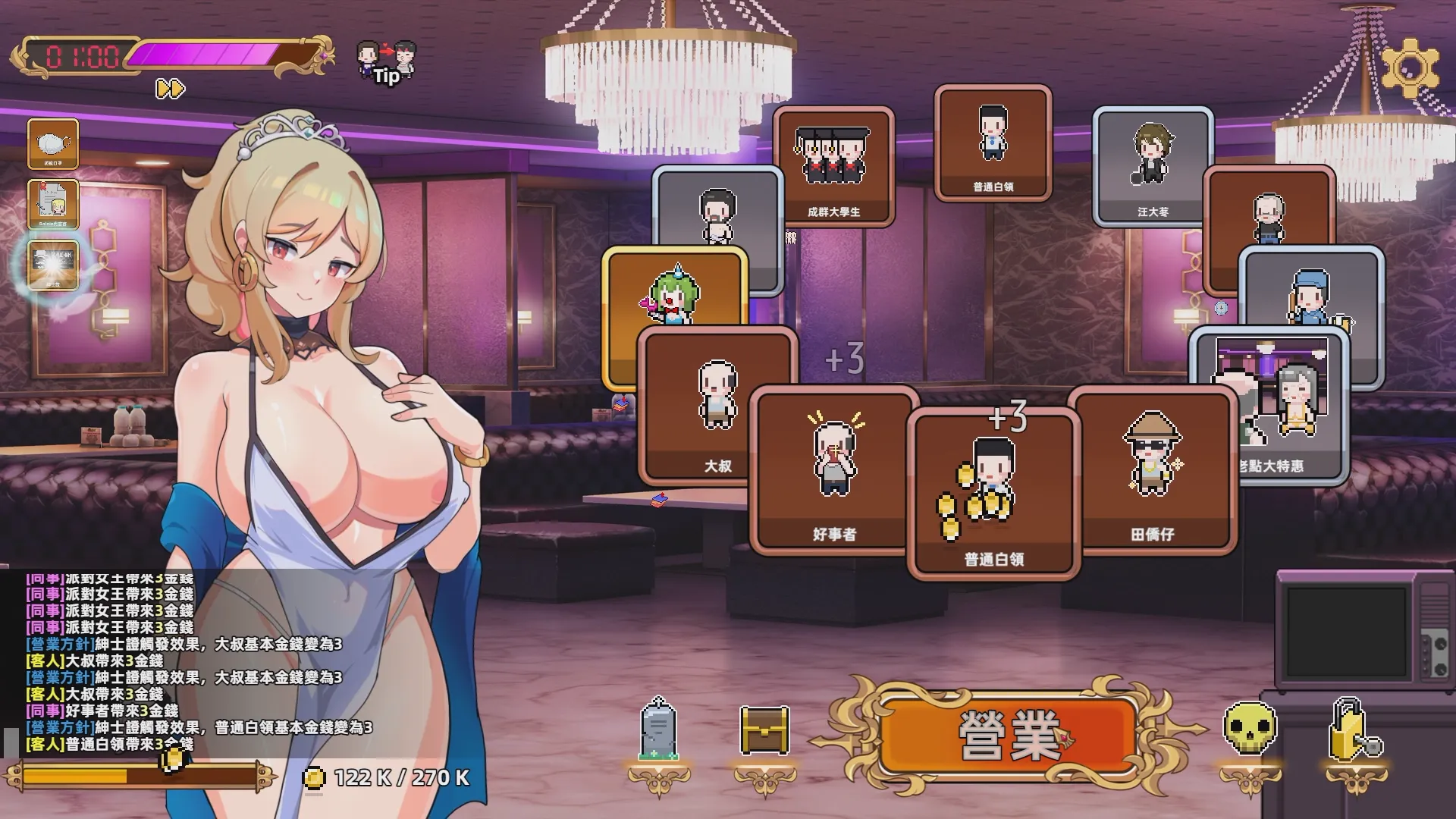The height and width of the screenshot is (819, 1456).
Task: Select the 成群大學生 customer card
Action: pyautogui.click(x=833, y=165)
